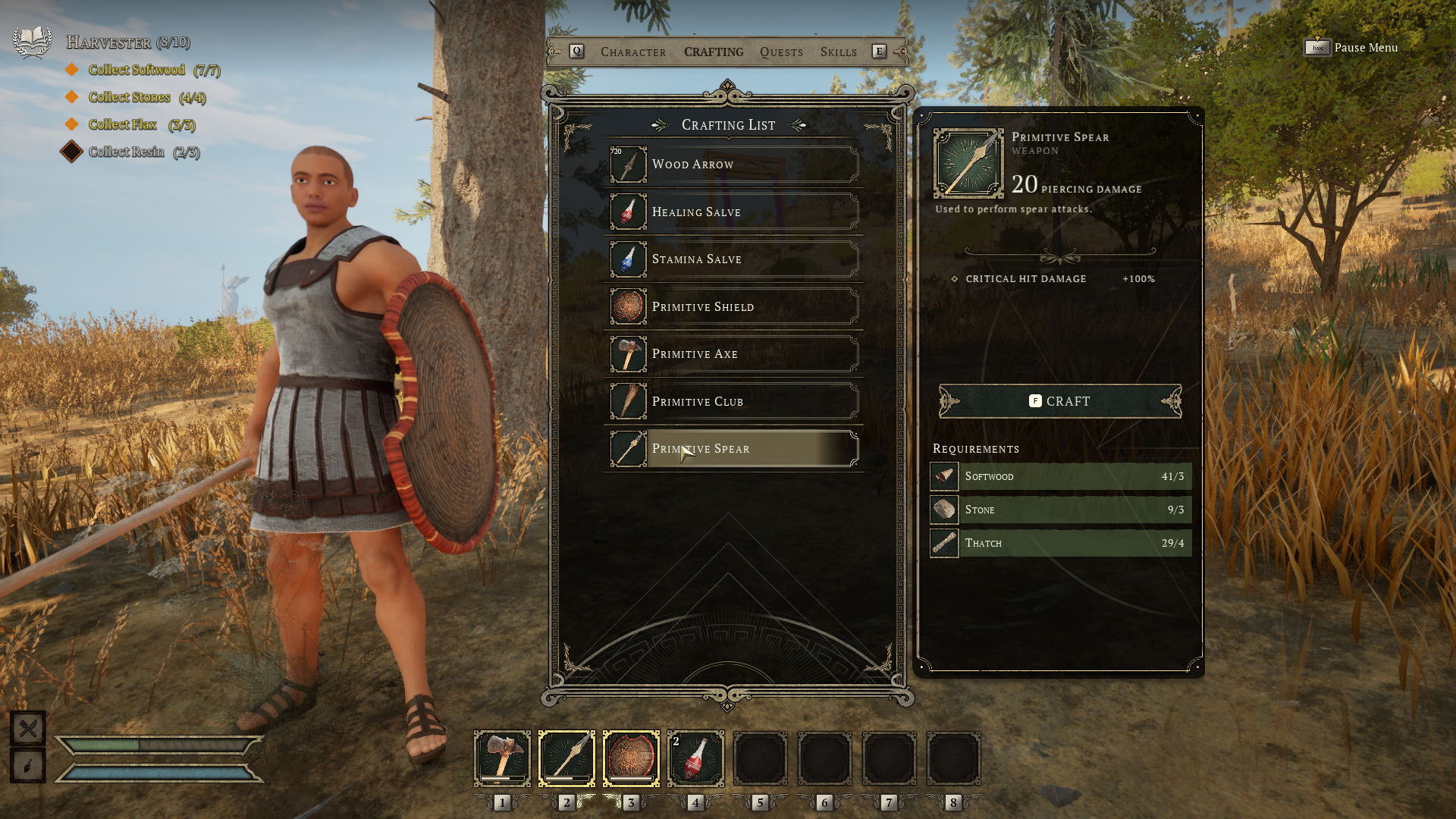Select the Primitive Shield recipe
The width and height of the screenshot is (1456, 819).
(x=733, y=307)
